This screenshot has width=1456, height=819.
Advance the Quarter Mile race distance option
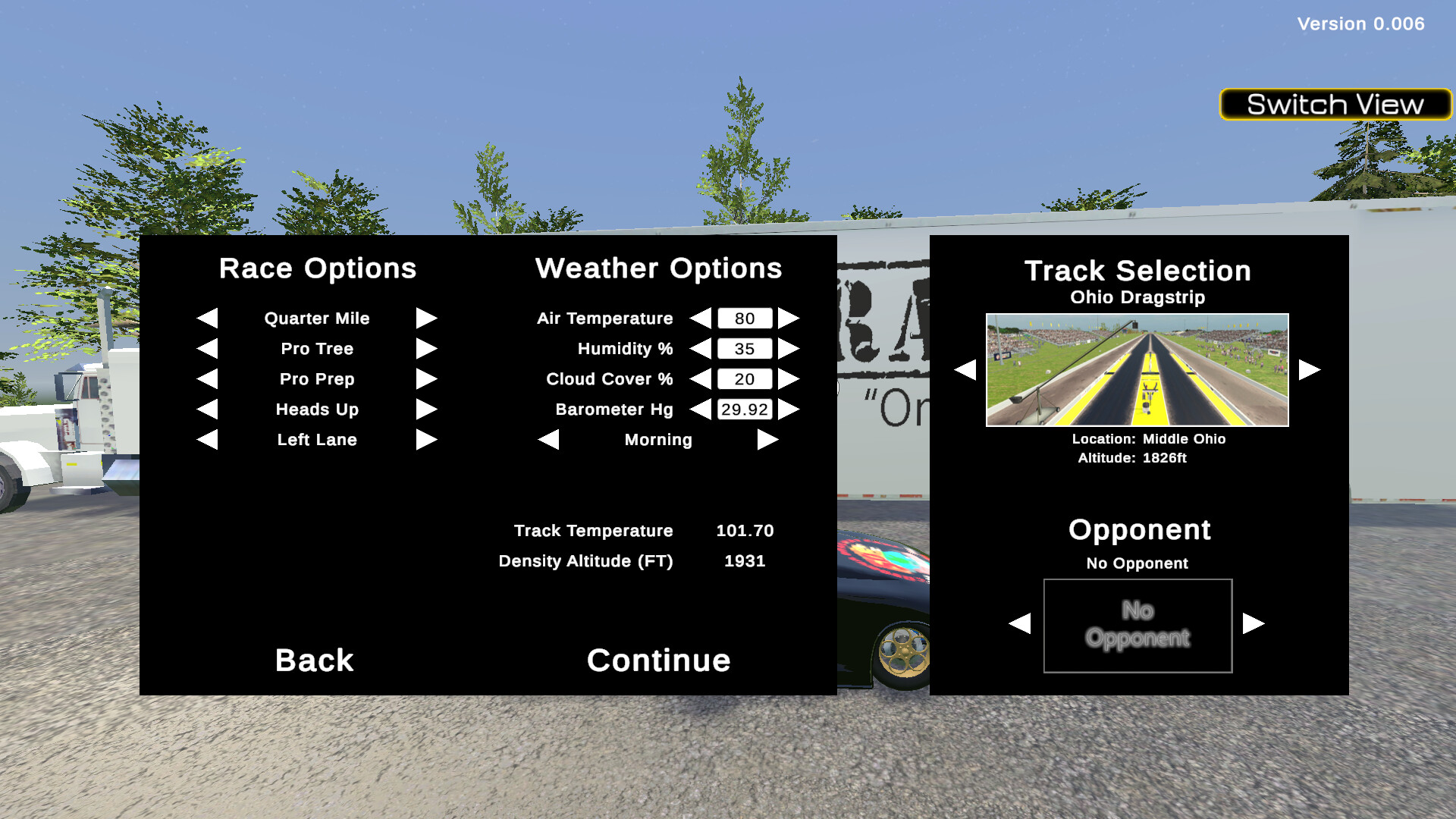click(427, 318)
